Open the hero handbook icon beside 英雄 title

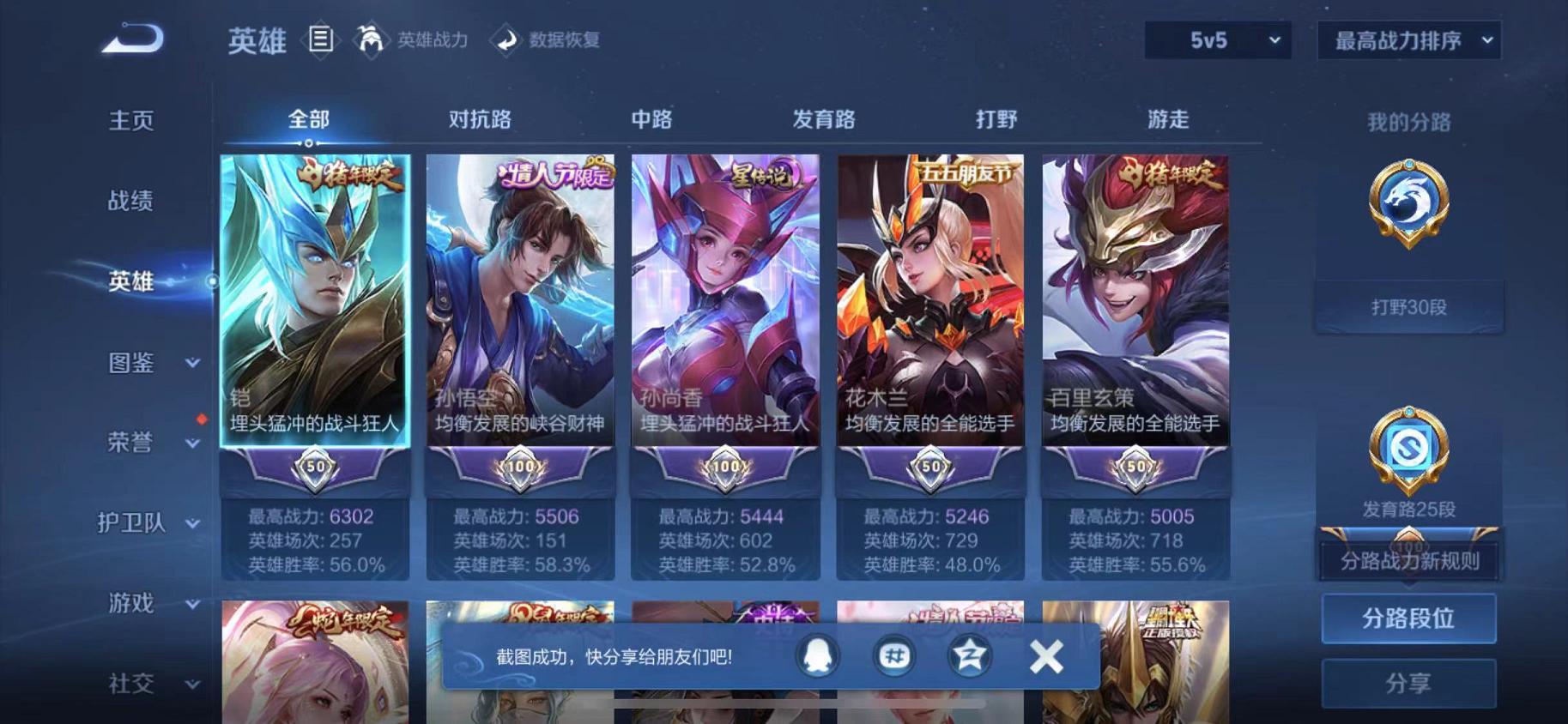coord(321,39)
